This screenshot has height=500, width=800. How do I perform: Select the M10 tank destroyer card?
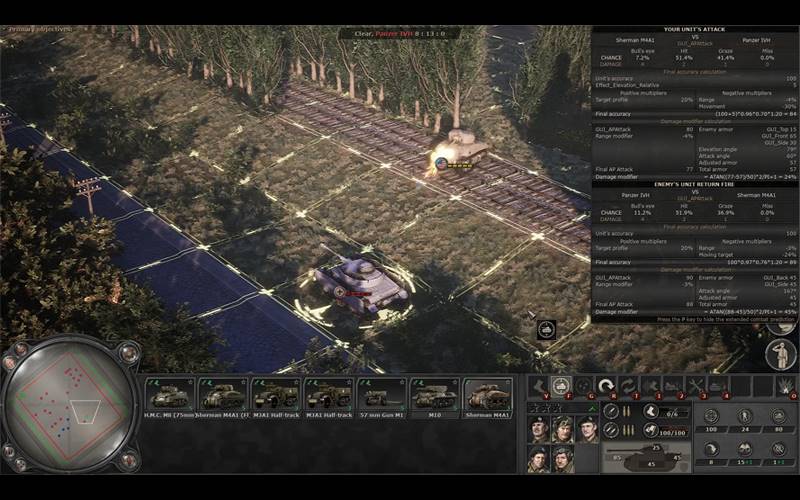click(435, 395)
